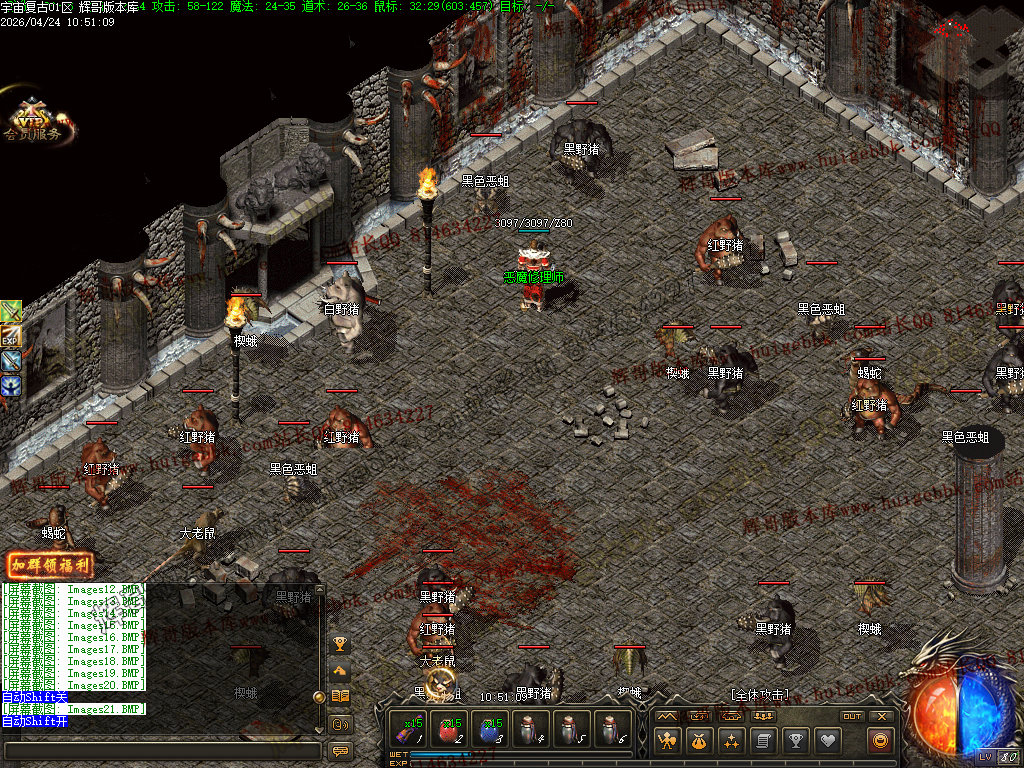Open the character equipment panel icon
Screen dimensions: 1024x768
(x=667, y=741)
